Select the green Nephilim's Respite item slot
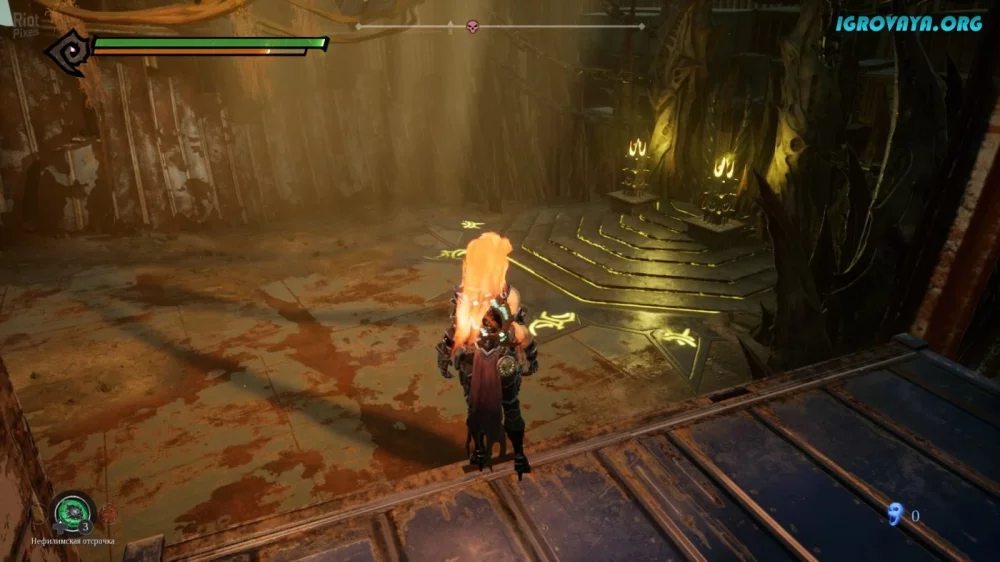The image size is (1000, 562). point(73,512)
